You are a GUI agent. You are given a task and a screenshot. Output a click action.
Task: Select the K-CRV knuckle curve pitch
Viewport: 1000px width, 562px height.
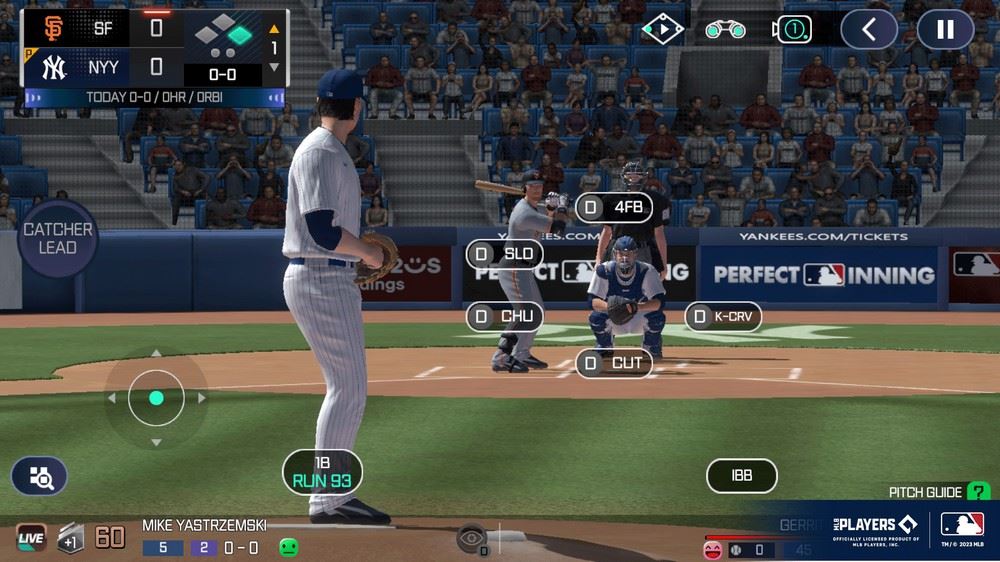pos(724,317)
